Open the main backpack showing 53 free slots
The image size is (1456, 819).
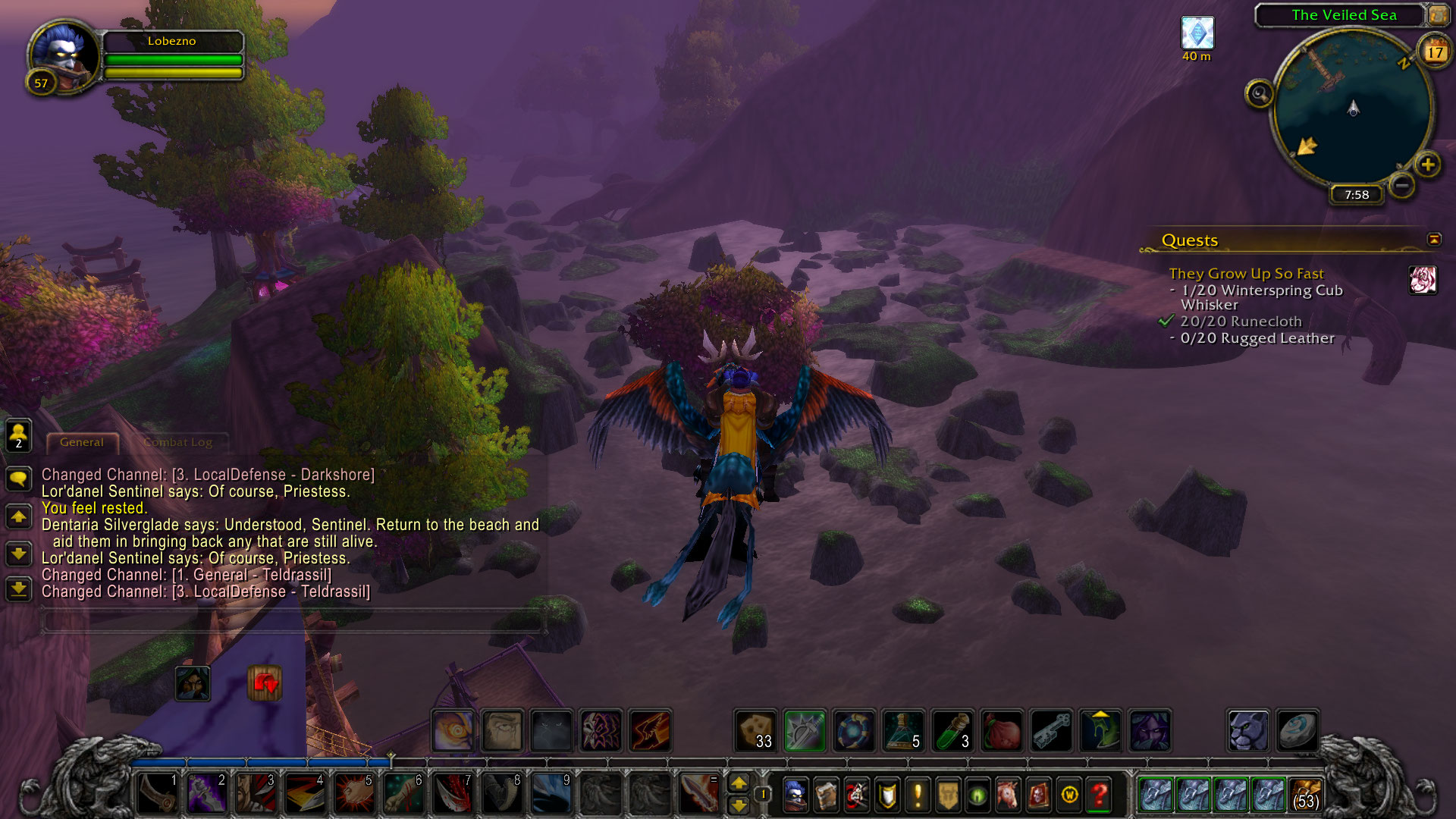(1305, 795)
